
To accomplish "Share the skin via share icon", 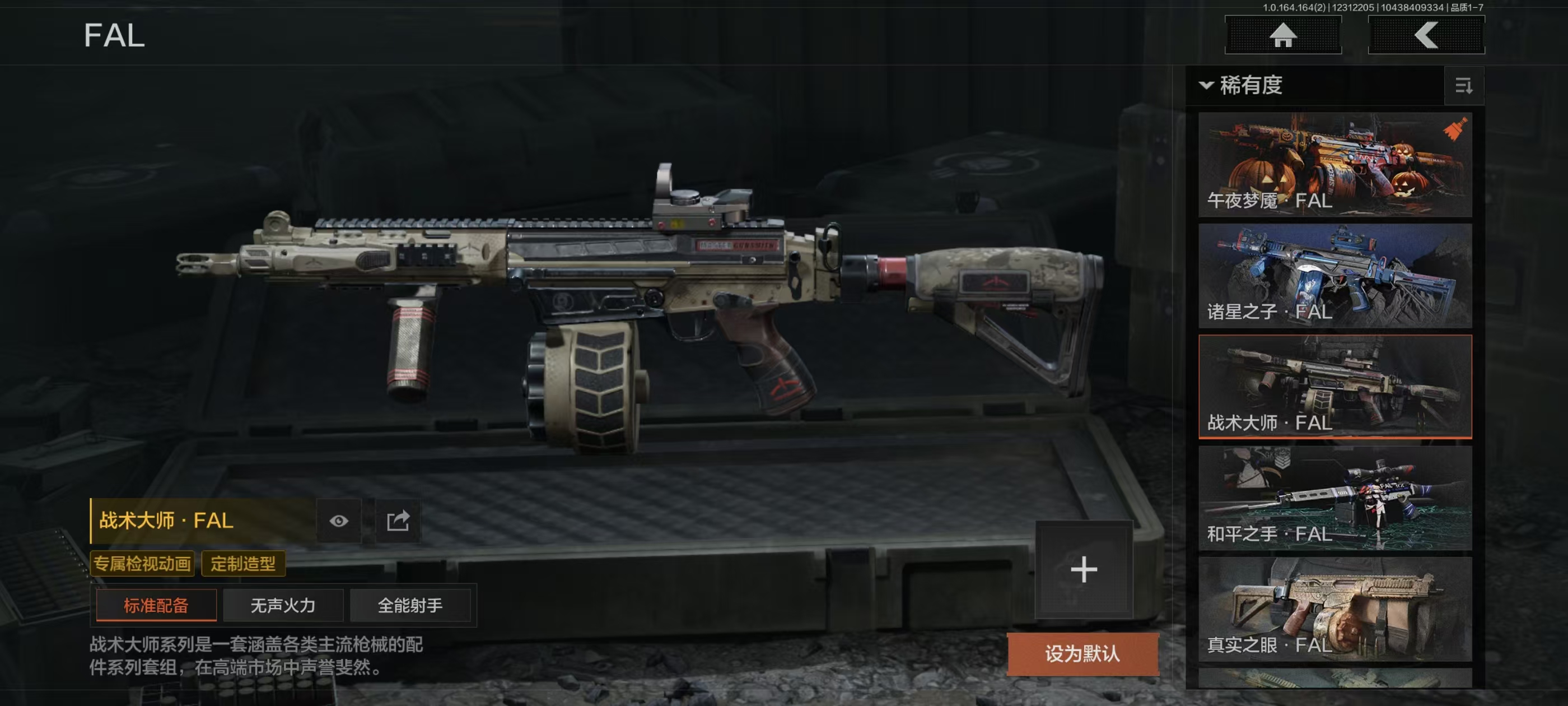I will pos(398,521).
